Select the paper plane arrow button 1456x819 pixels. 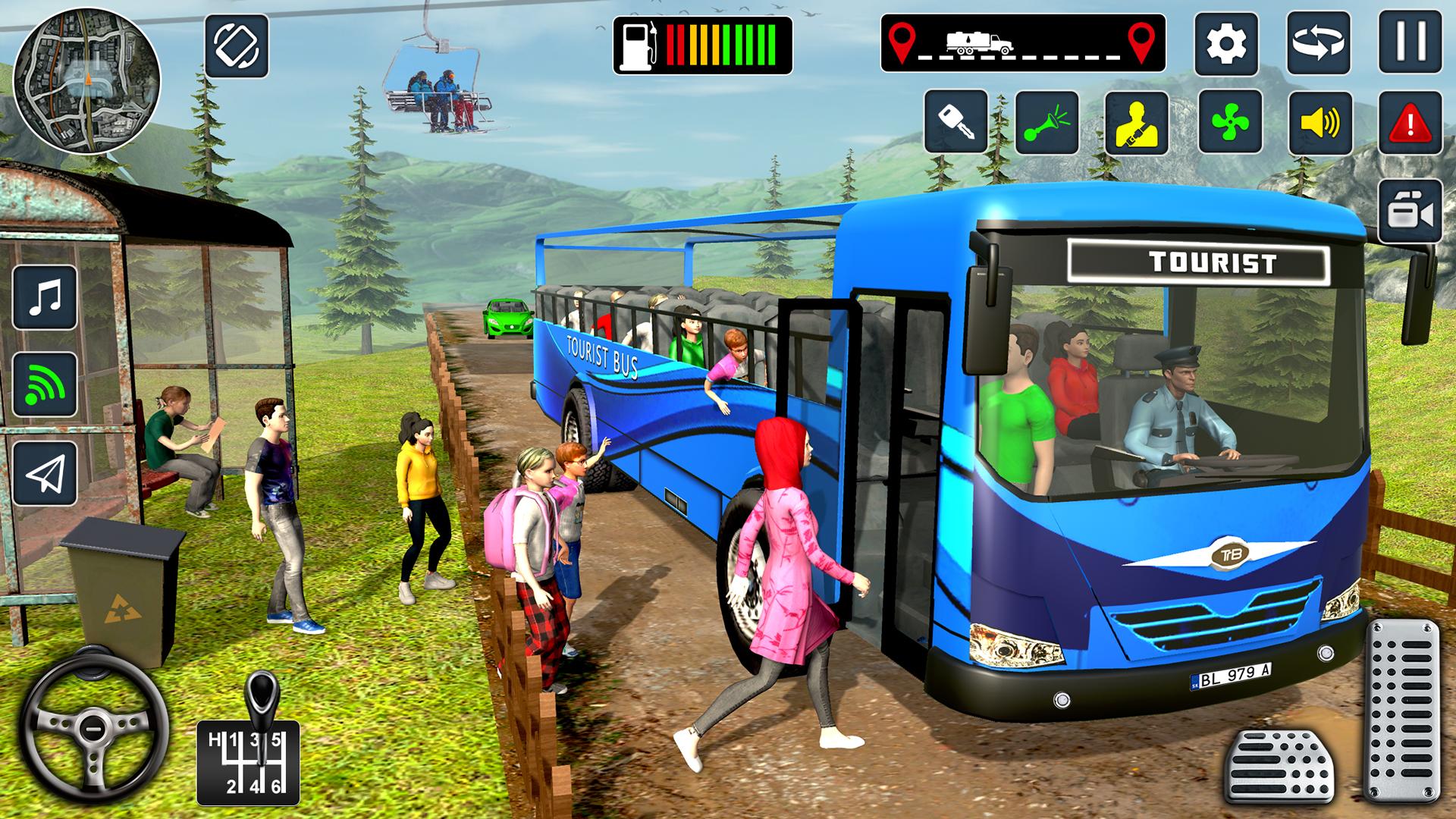pyautogui.click(x=45, y=473)
